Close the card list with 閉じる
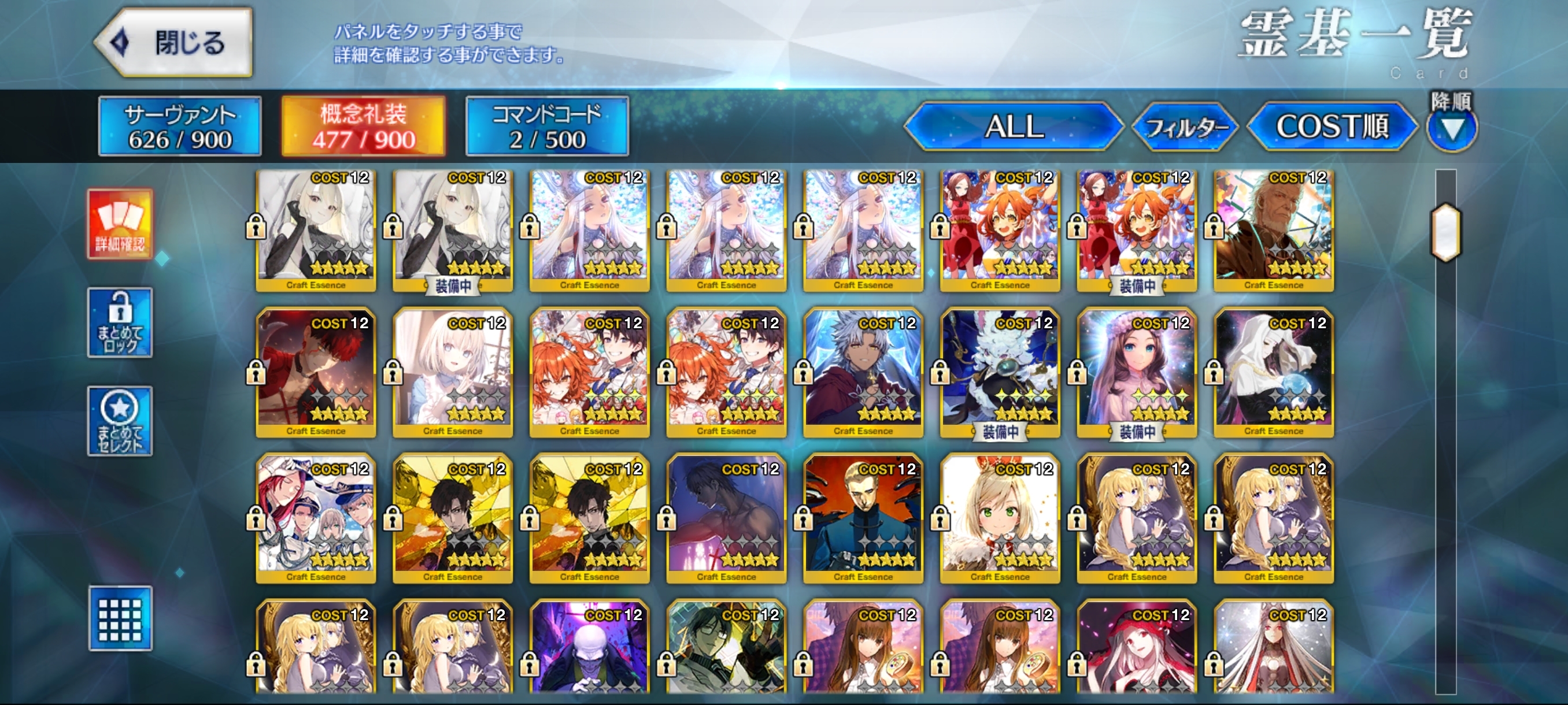Image resolution: width=1568 pixels, height=705 pixels. click(175, 43)
